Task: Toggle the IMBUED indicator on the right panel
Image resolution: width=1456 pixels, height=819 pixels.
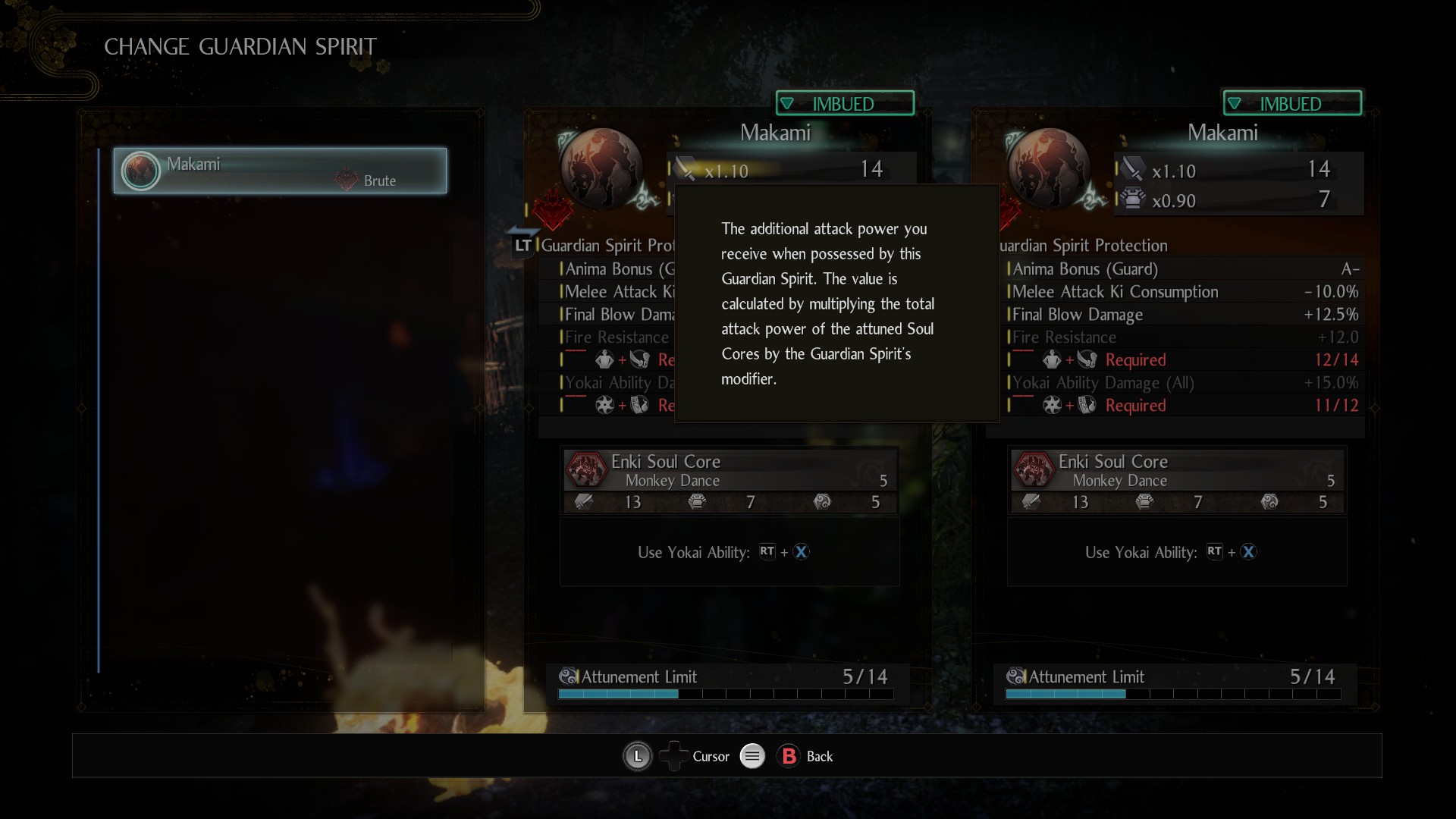Action: coord(1292,103)
